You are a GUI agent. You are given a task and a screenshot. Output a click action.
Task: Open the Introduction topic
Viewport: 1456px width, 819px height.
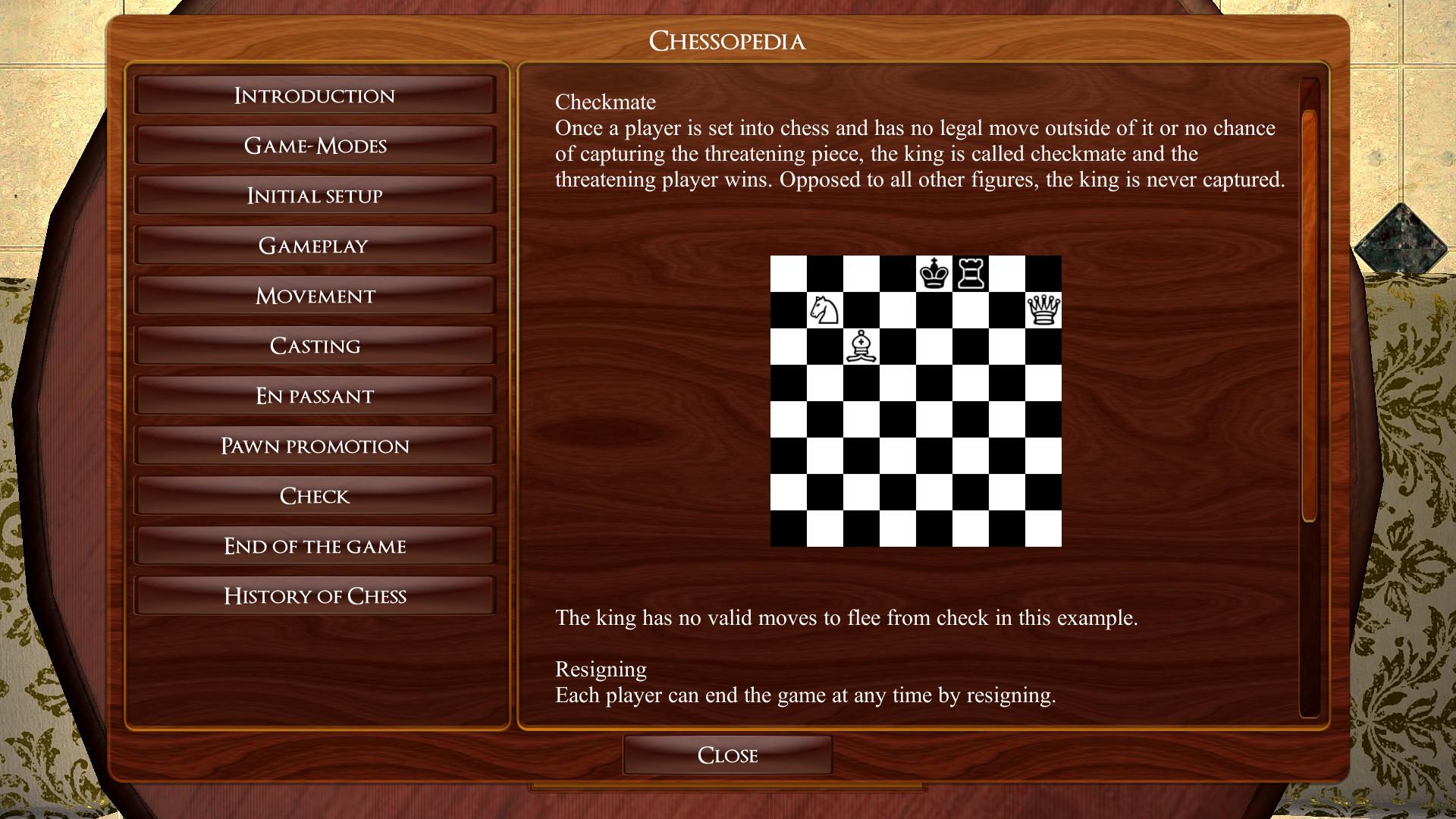click(315, 95)
